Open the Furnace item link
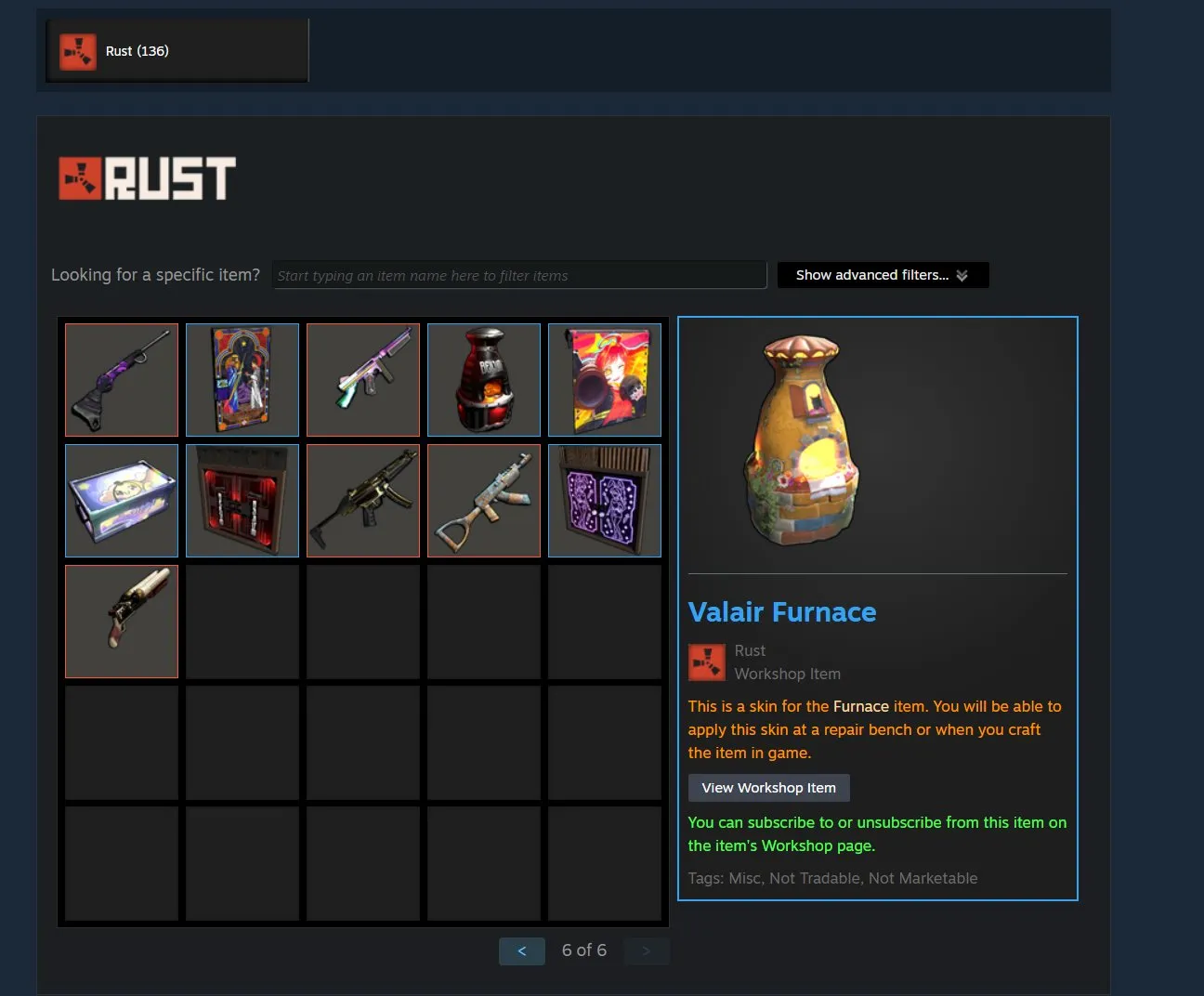 tap(861, 706)
